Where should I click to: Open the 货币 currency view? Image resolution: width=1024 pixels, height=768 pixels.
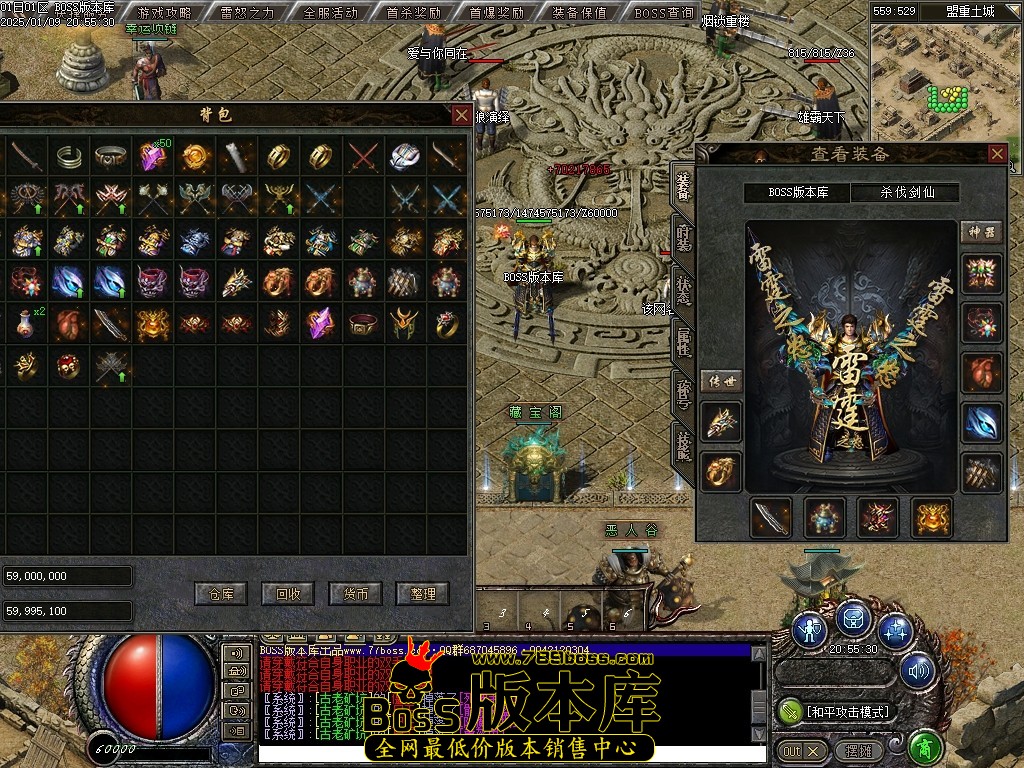click(x=355, y=594)
